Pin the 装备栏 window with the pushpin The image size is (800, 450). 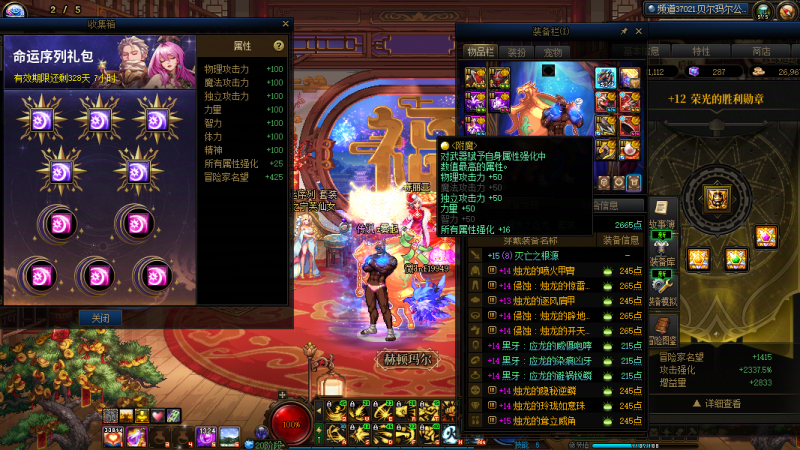tap(624, 32)
